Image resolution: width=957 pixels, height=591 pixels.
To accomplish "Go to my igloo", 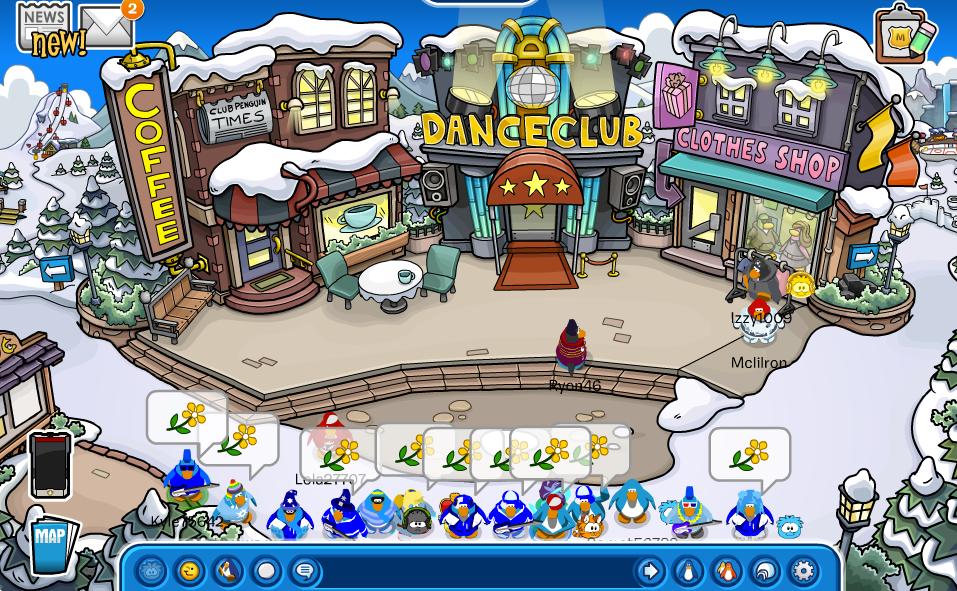I will pyautogui.click(x=765, y=571).
